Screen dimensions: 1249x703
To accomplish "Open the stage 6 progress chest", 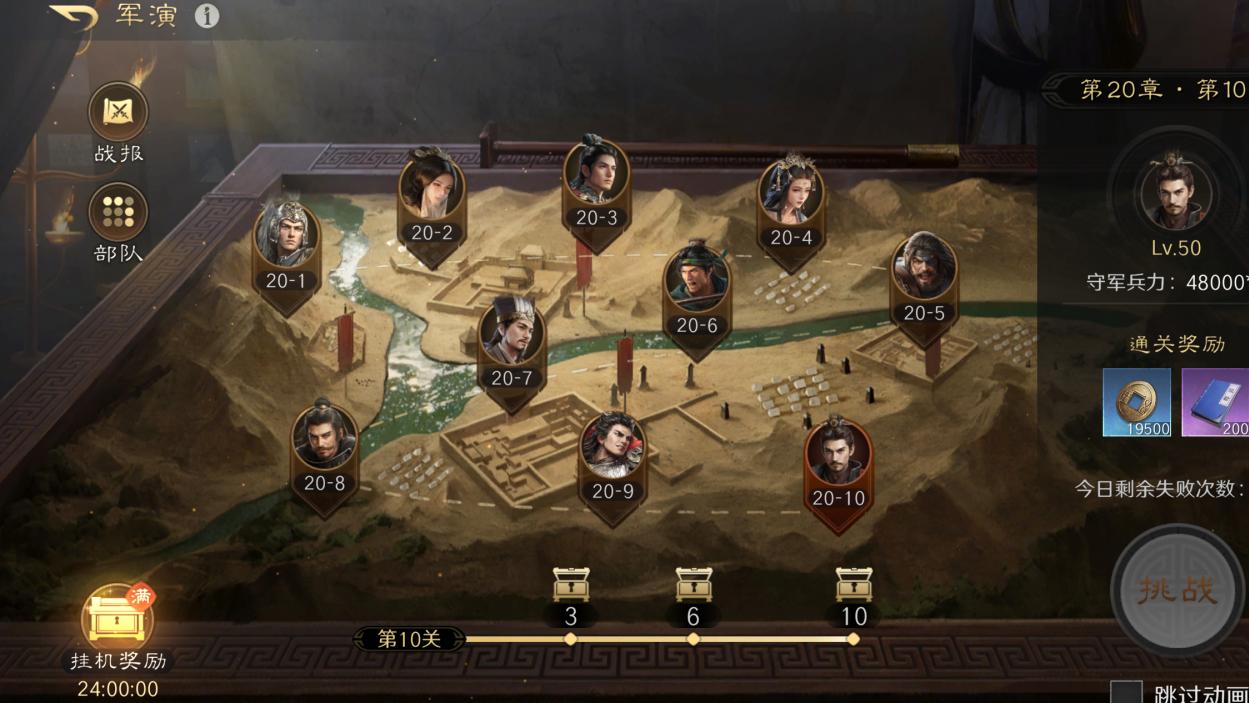I will (x=693, y=585).
